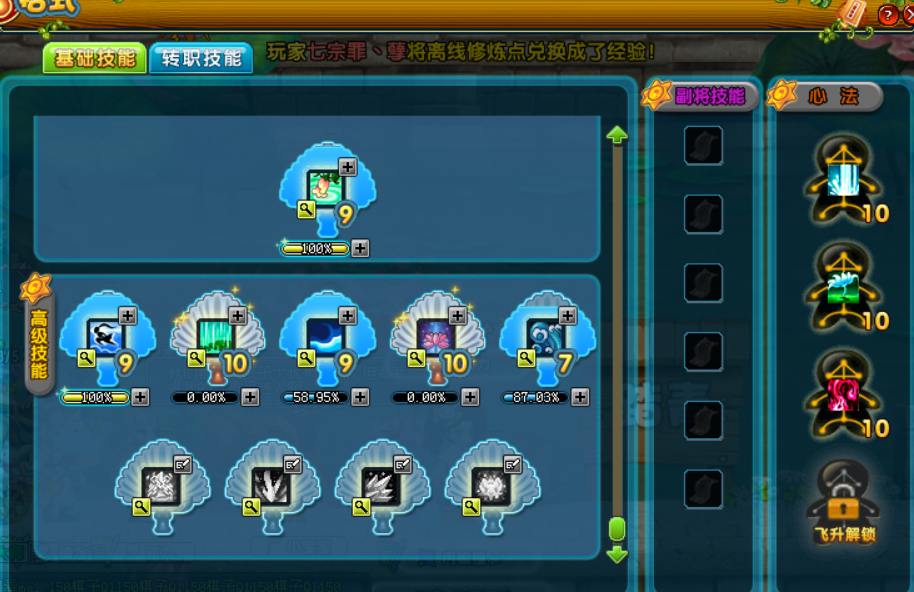Viewport: 914px width, 592px height.
Task: Click the green down arrow of the skill list
Action: [617, 554]
